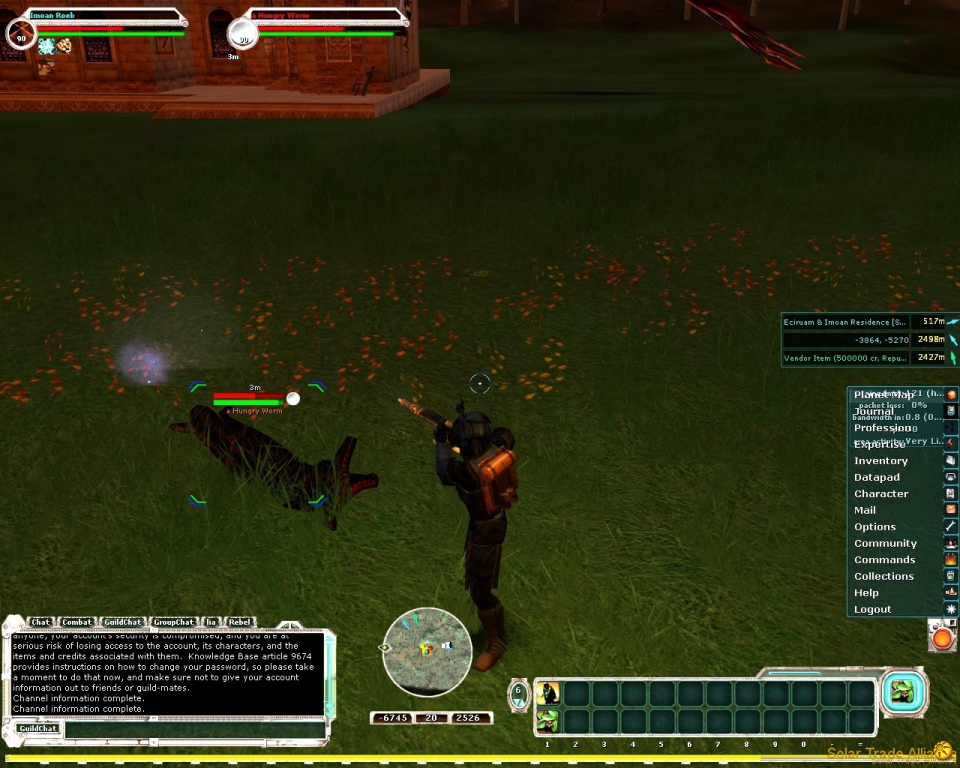Open Collections
Viewport: 960px width, 768px height.
click(x=884, y=577)
